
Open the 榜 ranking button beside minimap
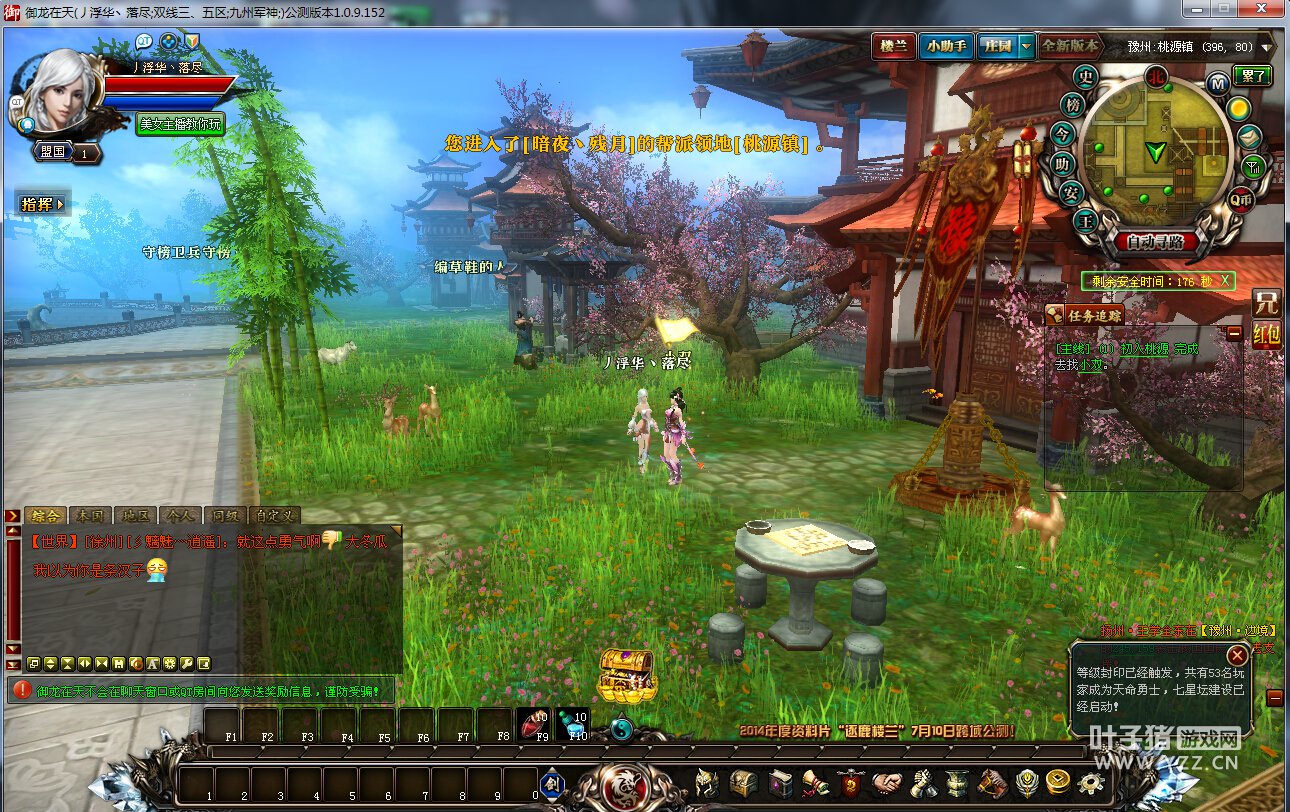1073,105
